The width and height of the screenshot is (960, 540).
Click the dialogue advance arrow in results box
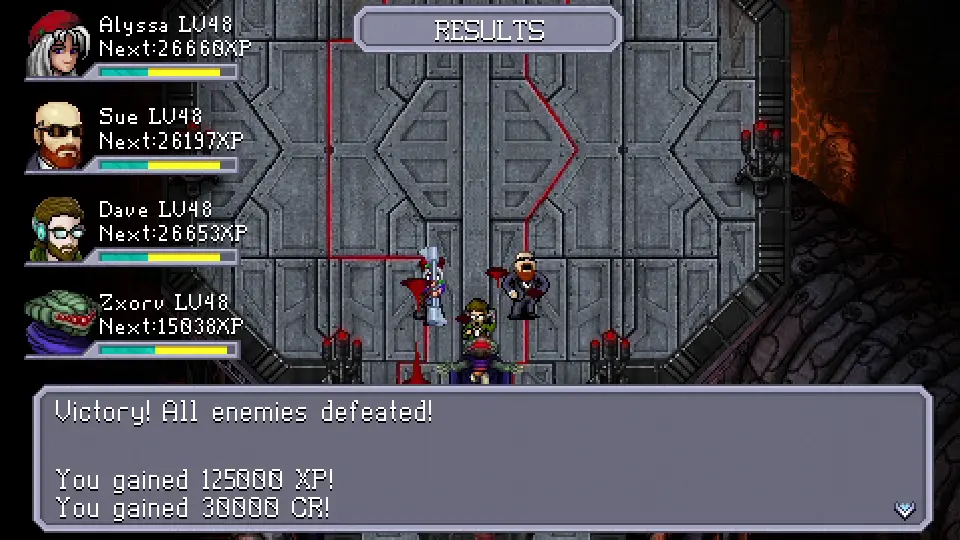(905, 510)
